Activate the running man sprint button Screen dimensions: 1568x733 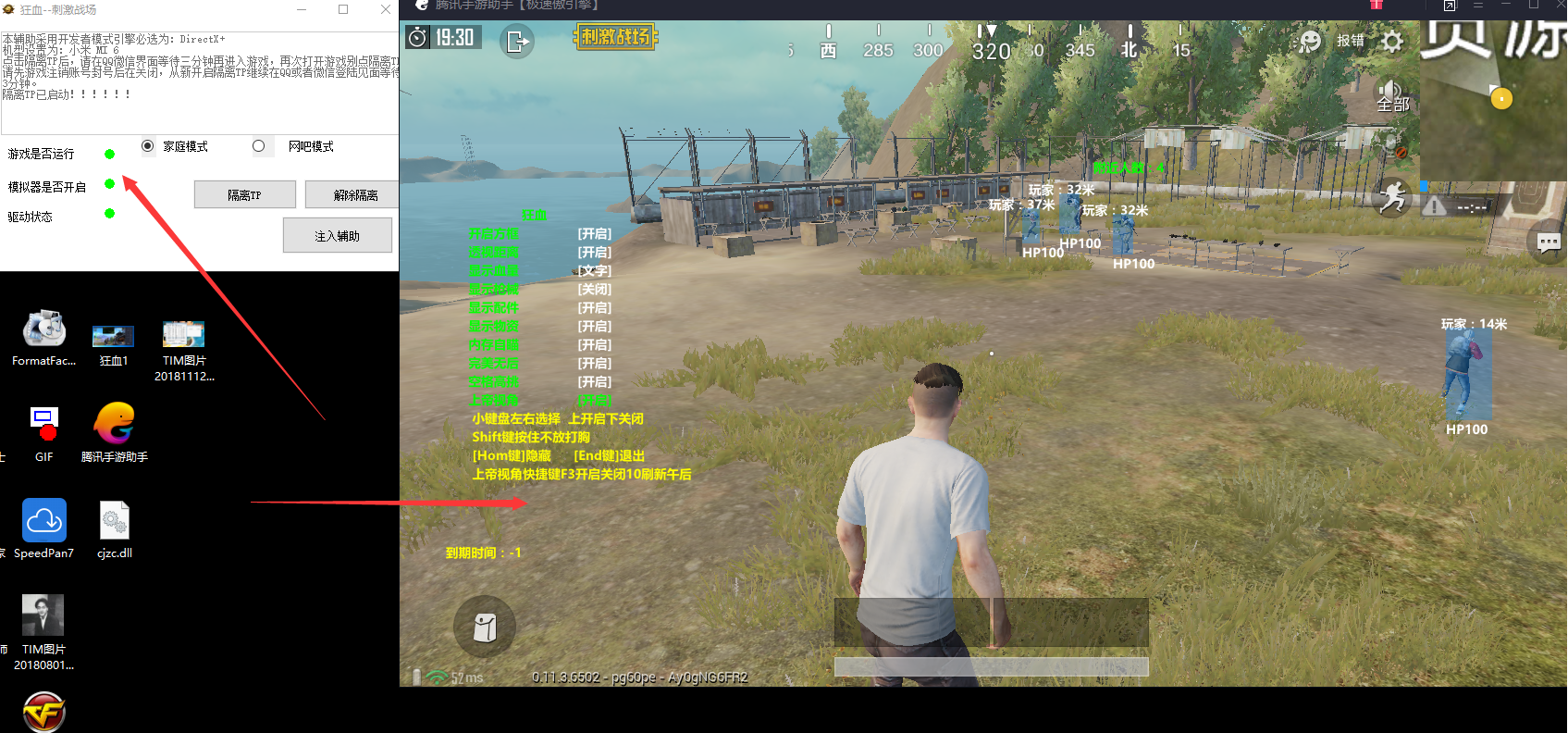(x=1392, y=197)
